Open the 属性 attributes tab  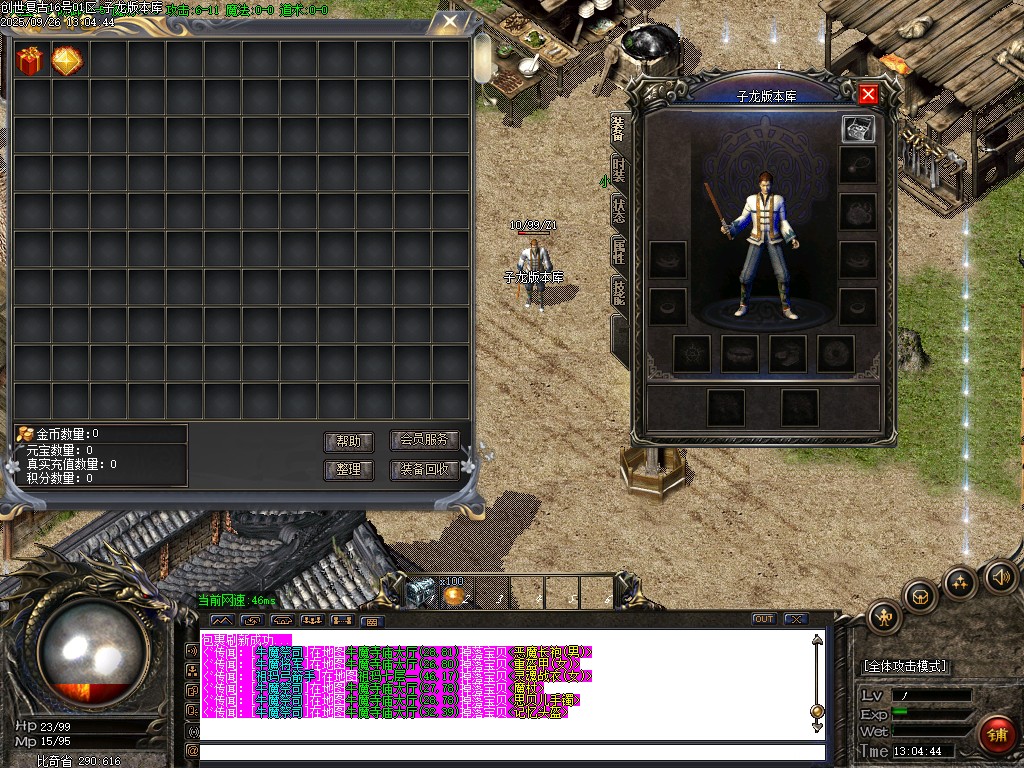click(x=619, y=252)
